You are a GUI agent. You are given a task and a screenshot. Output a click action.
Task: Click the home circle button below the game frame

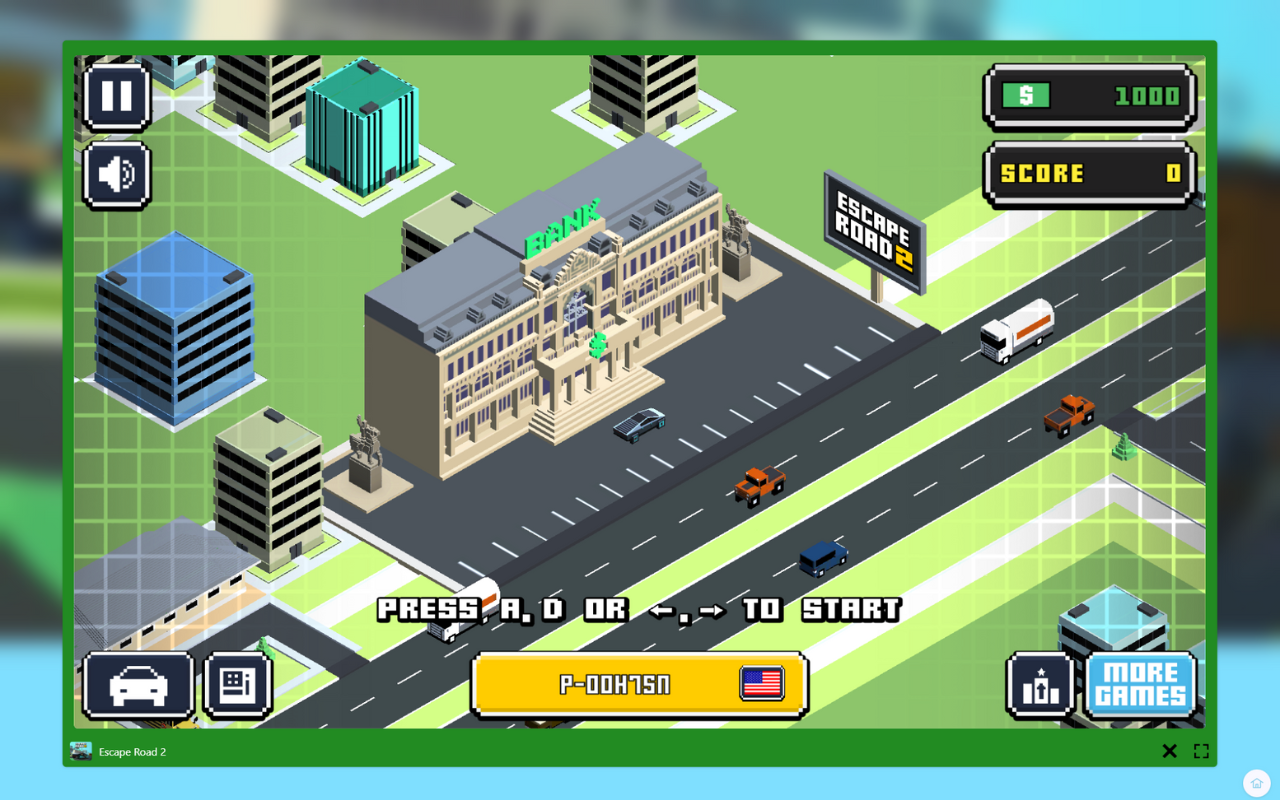click(1256, 783)
